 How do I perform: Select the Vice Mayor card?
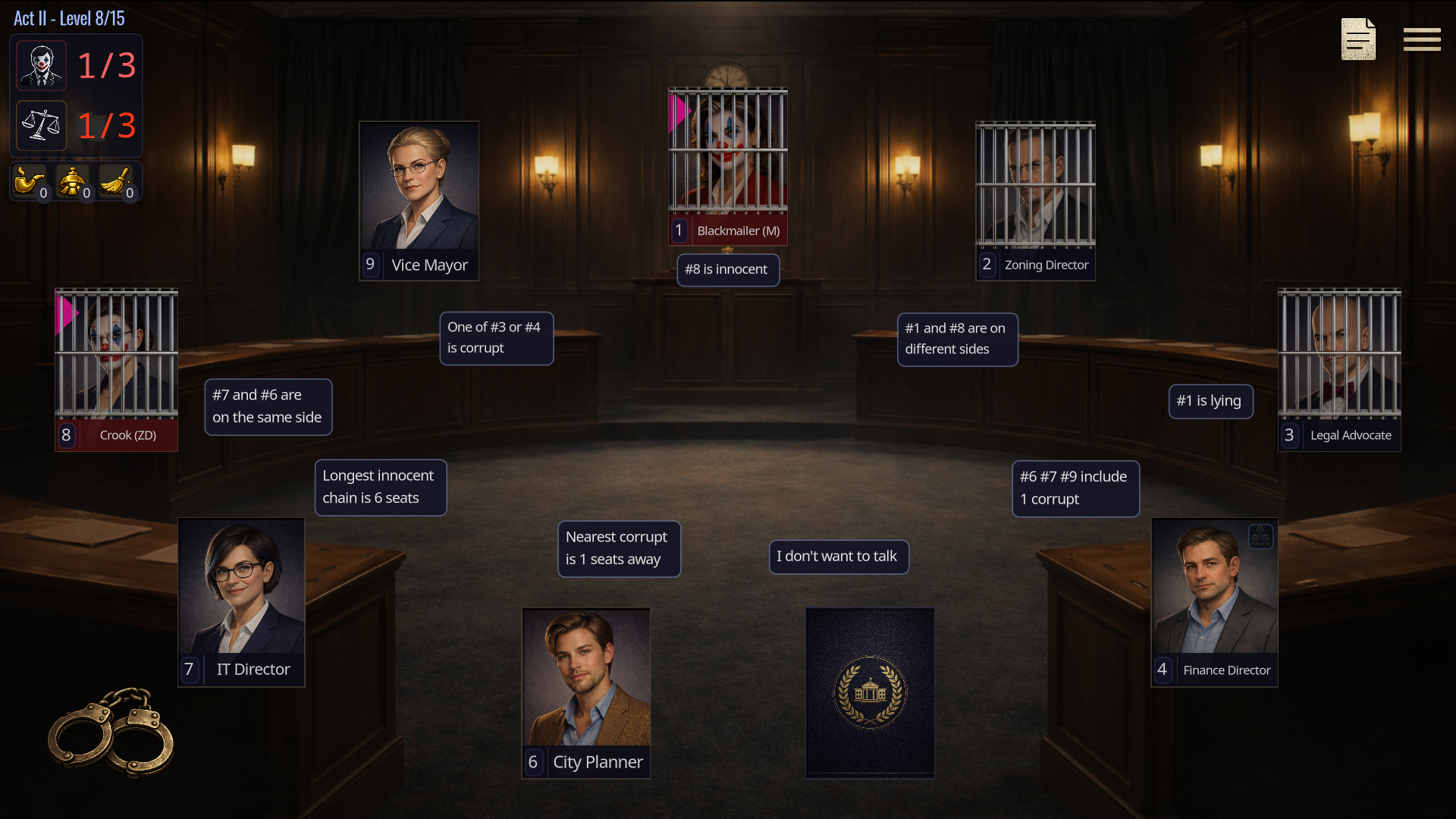419,200
